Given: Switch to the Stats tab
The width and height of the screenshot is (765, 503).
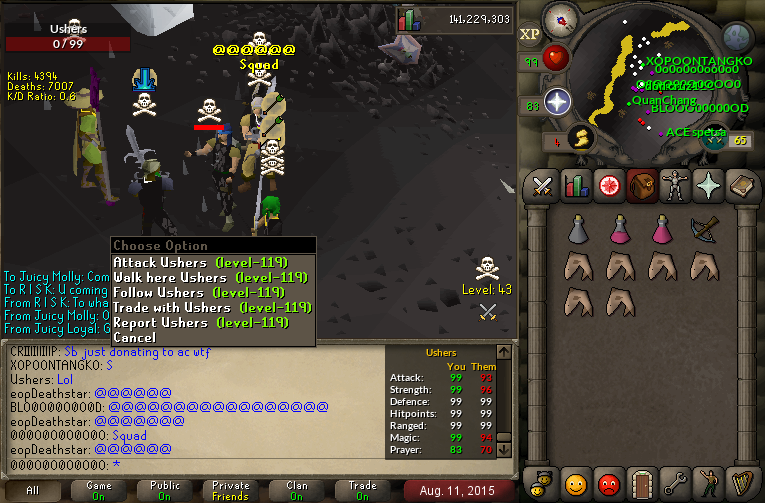Looking at the screenshot, I should point(575,186).
